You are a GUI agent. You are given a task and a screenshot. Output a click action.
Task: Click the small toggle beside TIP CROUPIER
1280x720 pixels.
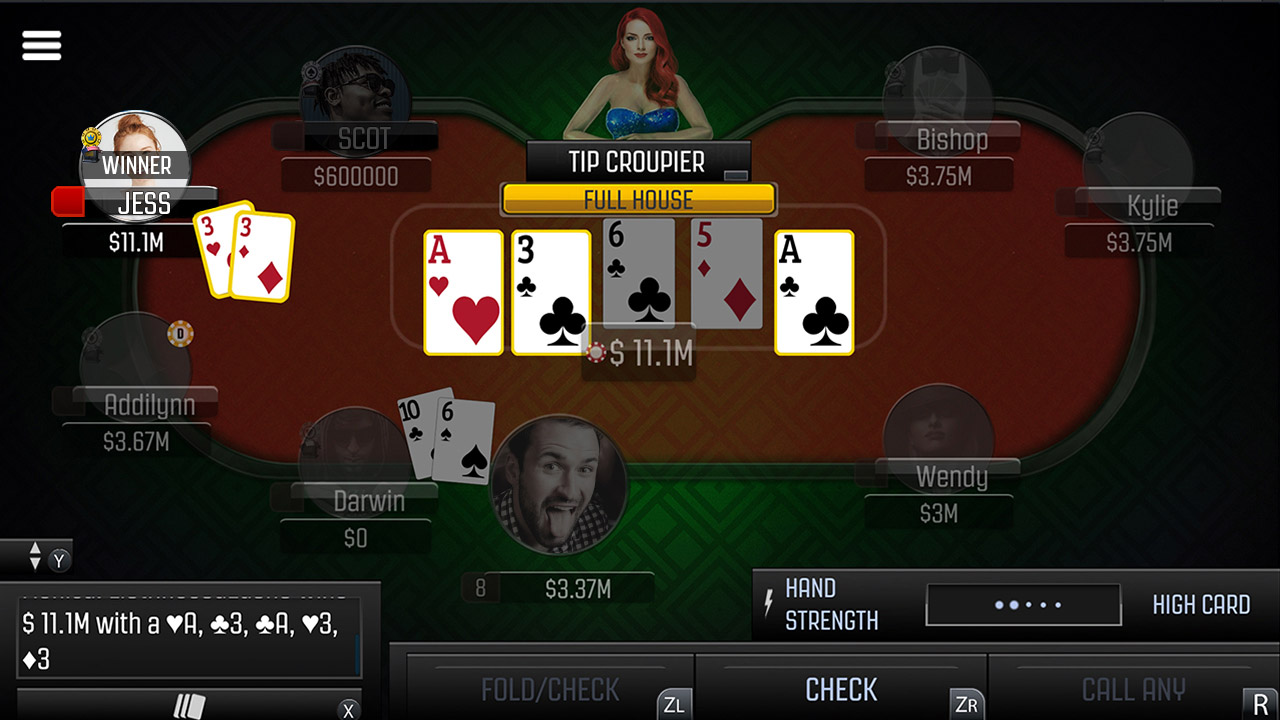(x=737, y=173)
